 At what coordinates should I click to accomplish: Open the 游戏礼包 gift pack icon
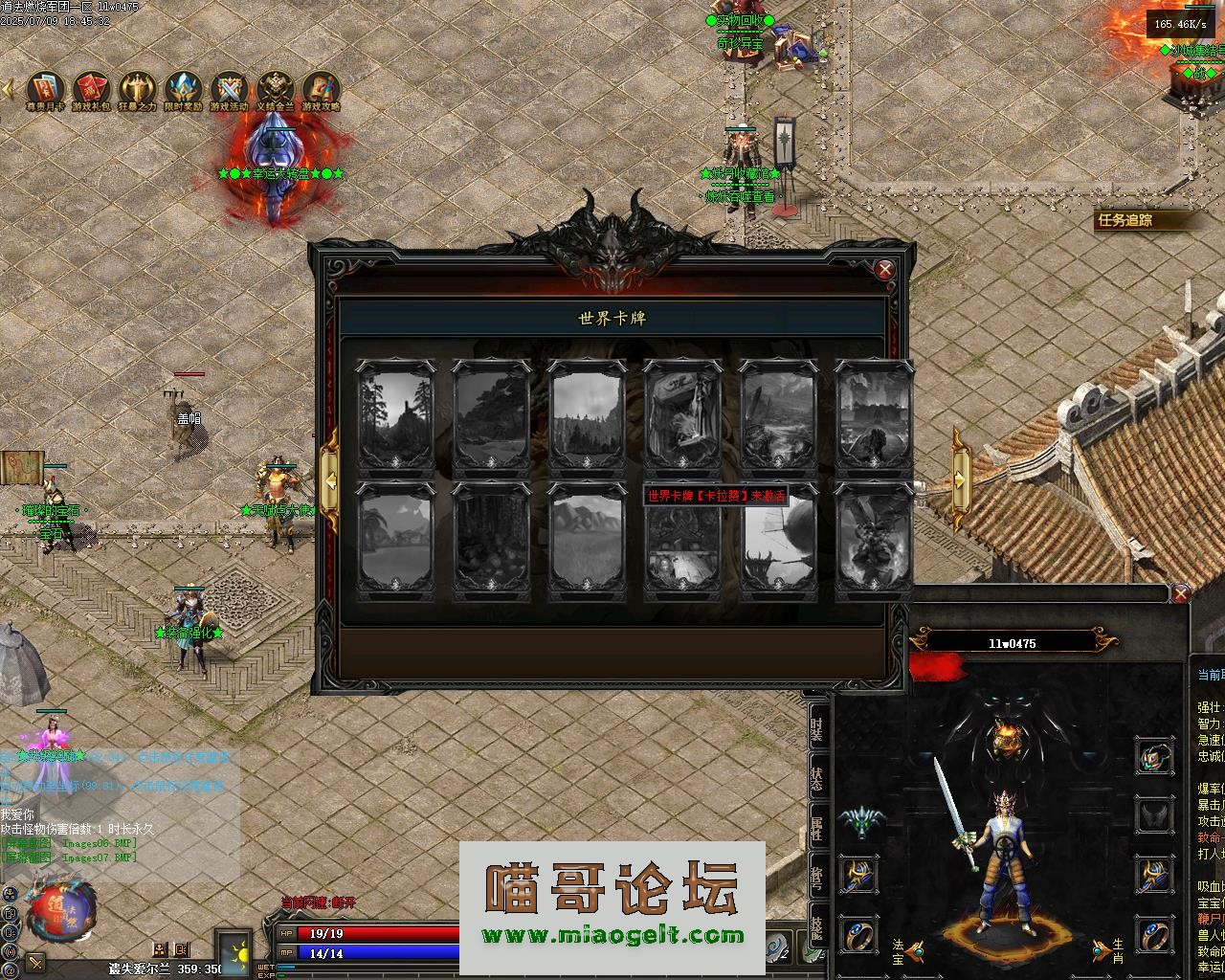tap(91, 89)
